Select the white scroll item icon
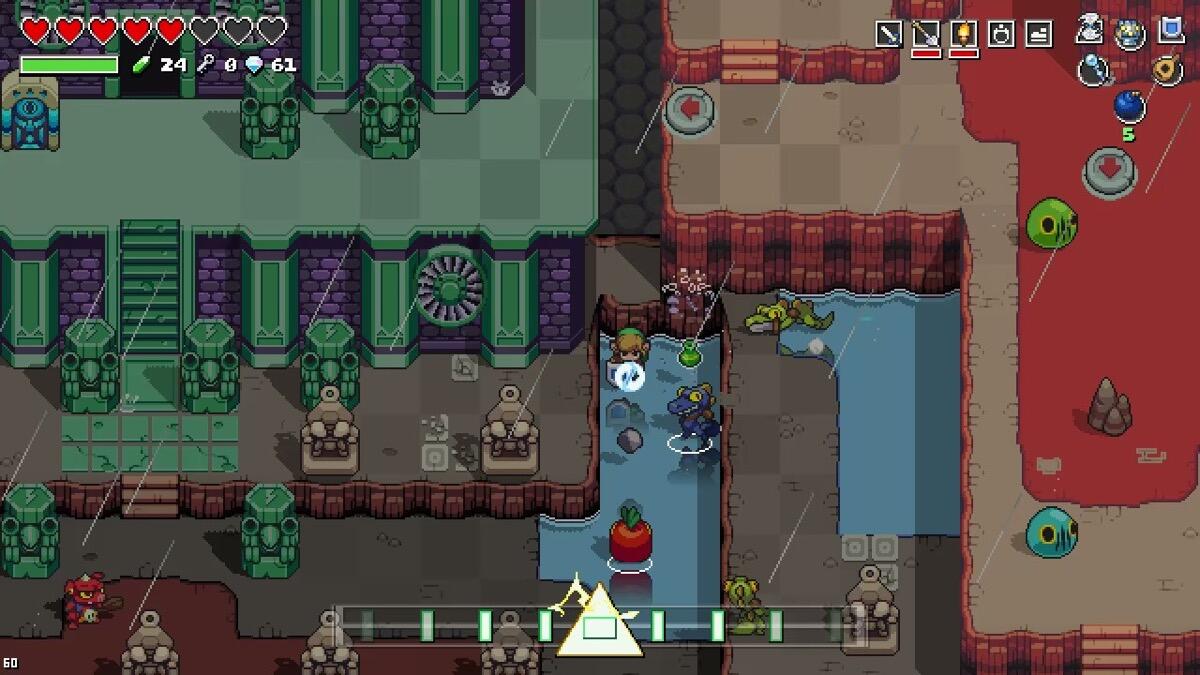Viewport: 1200px width, 675px height. pyautogui.click(x=1090, y=30)
